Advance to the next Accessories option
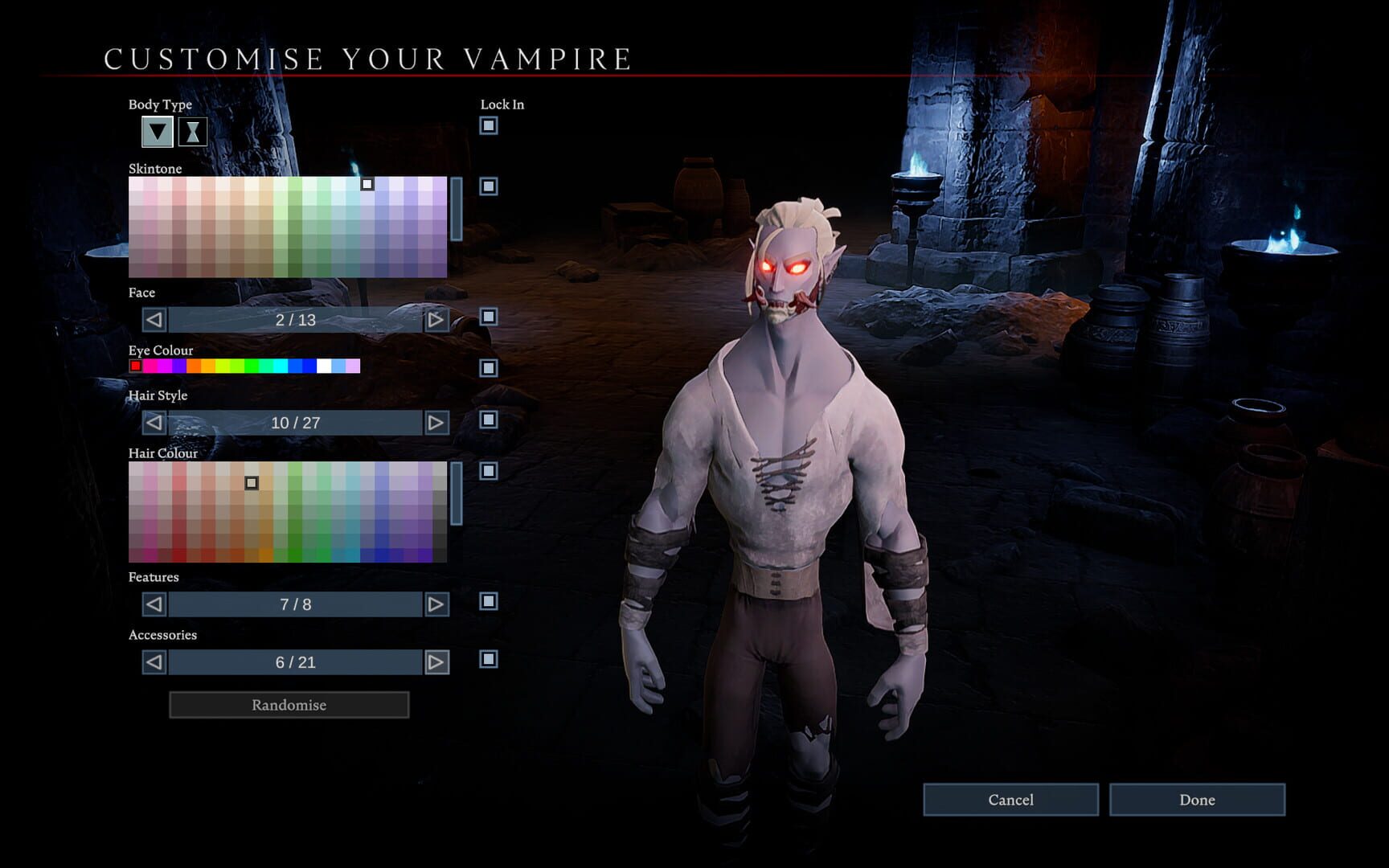The width and height of the screenshot is (1389, 868). [434, 662]
